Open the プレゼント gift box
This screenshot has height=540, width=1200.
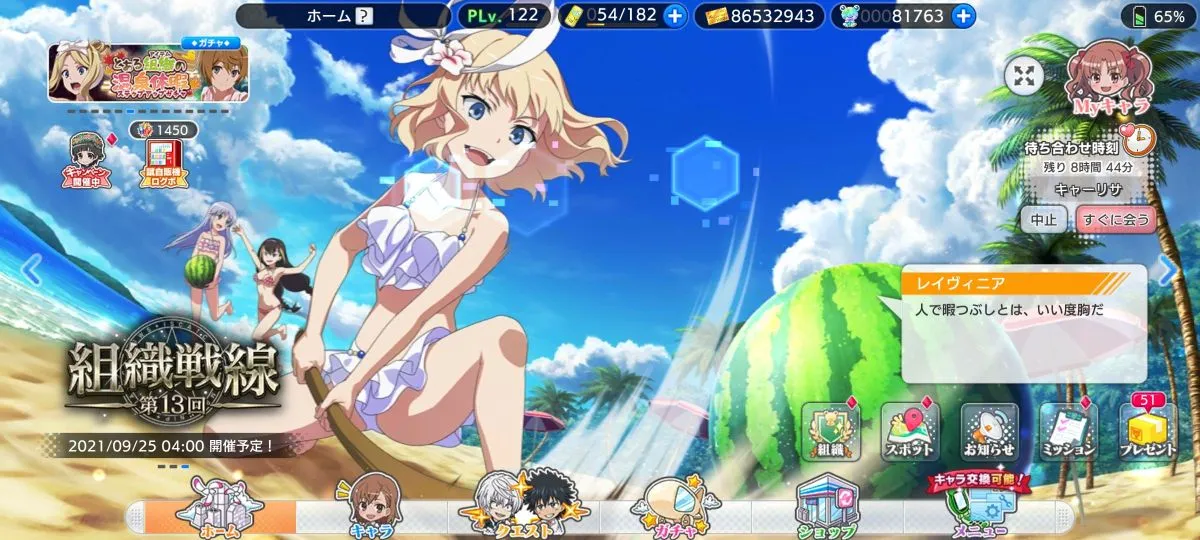(x=1147, y=432)
